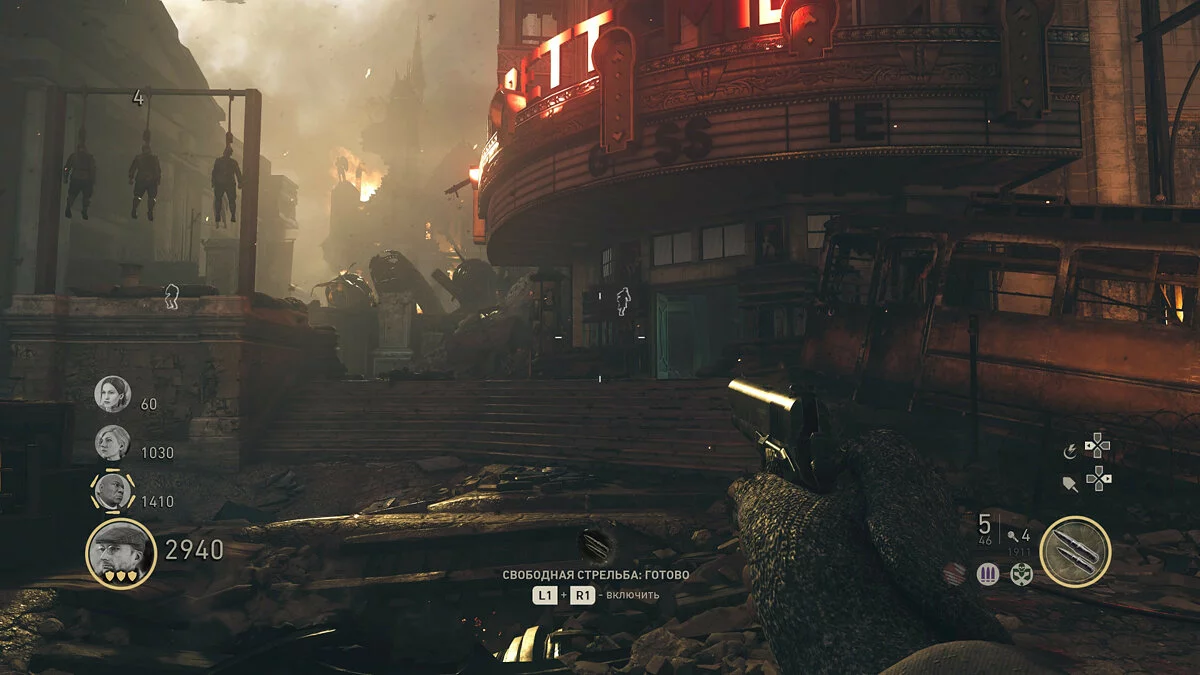
Task: Activate the twin-bullets Freefire special ability
Action: (x=1075, y=551)
